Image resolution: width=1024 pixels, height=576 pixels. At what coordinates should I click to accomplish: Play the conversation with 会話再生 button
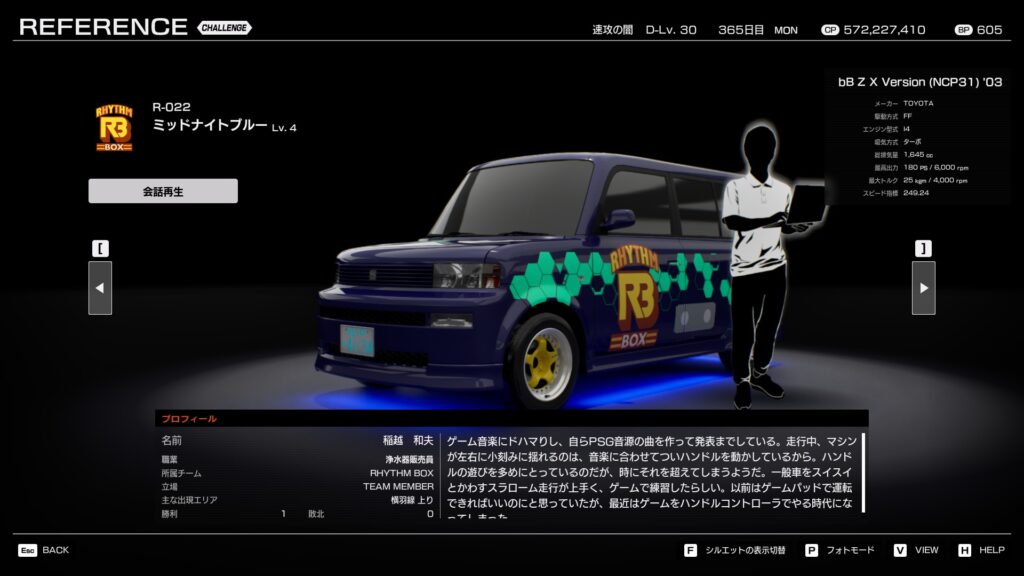(x=163, y=191)
